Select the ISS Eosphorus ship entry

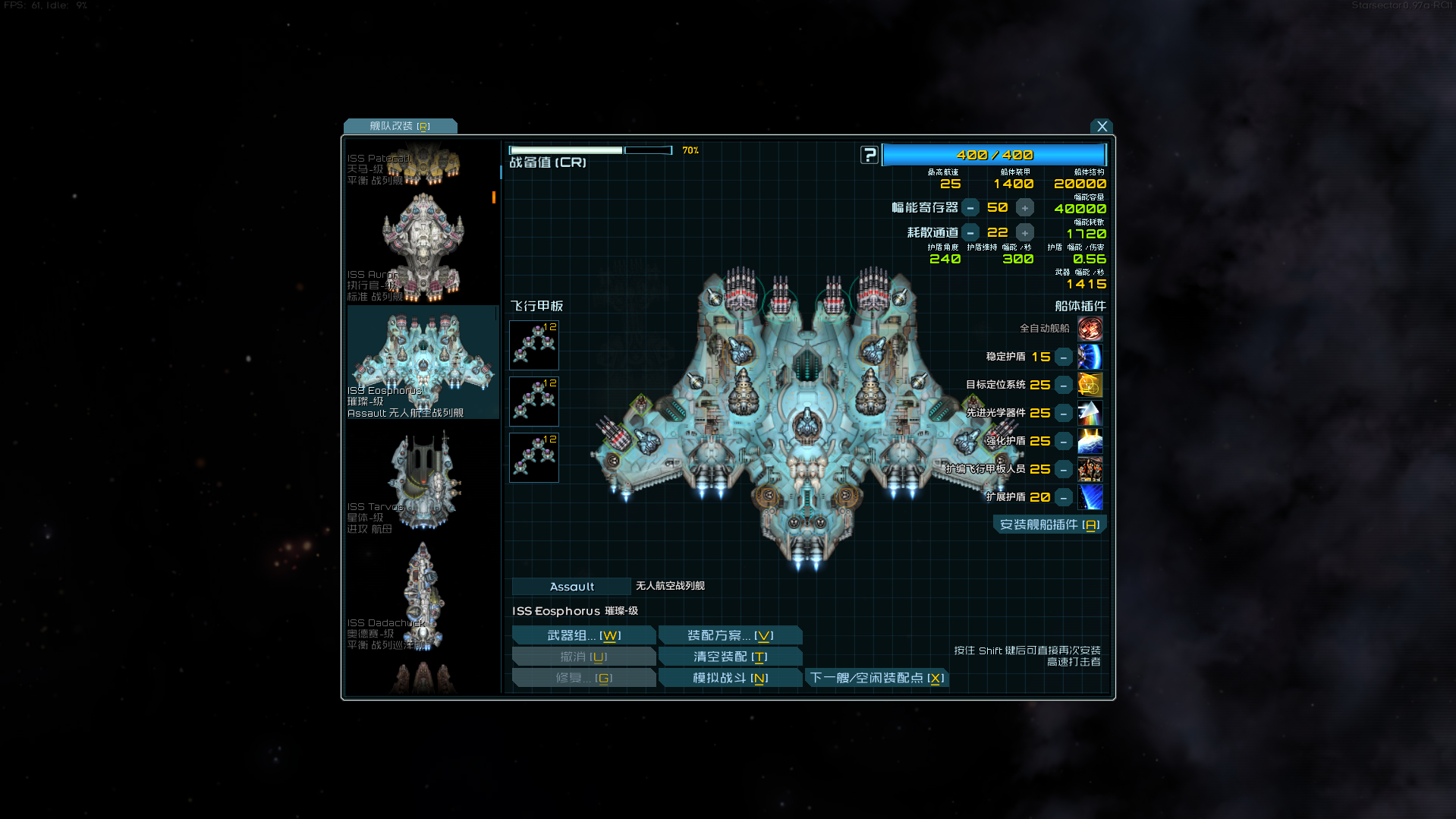422,363
